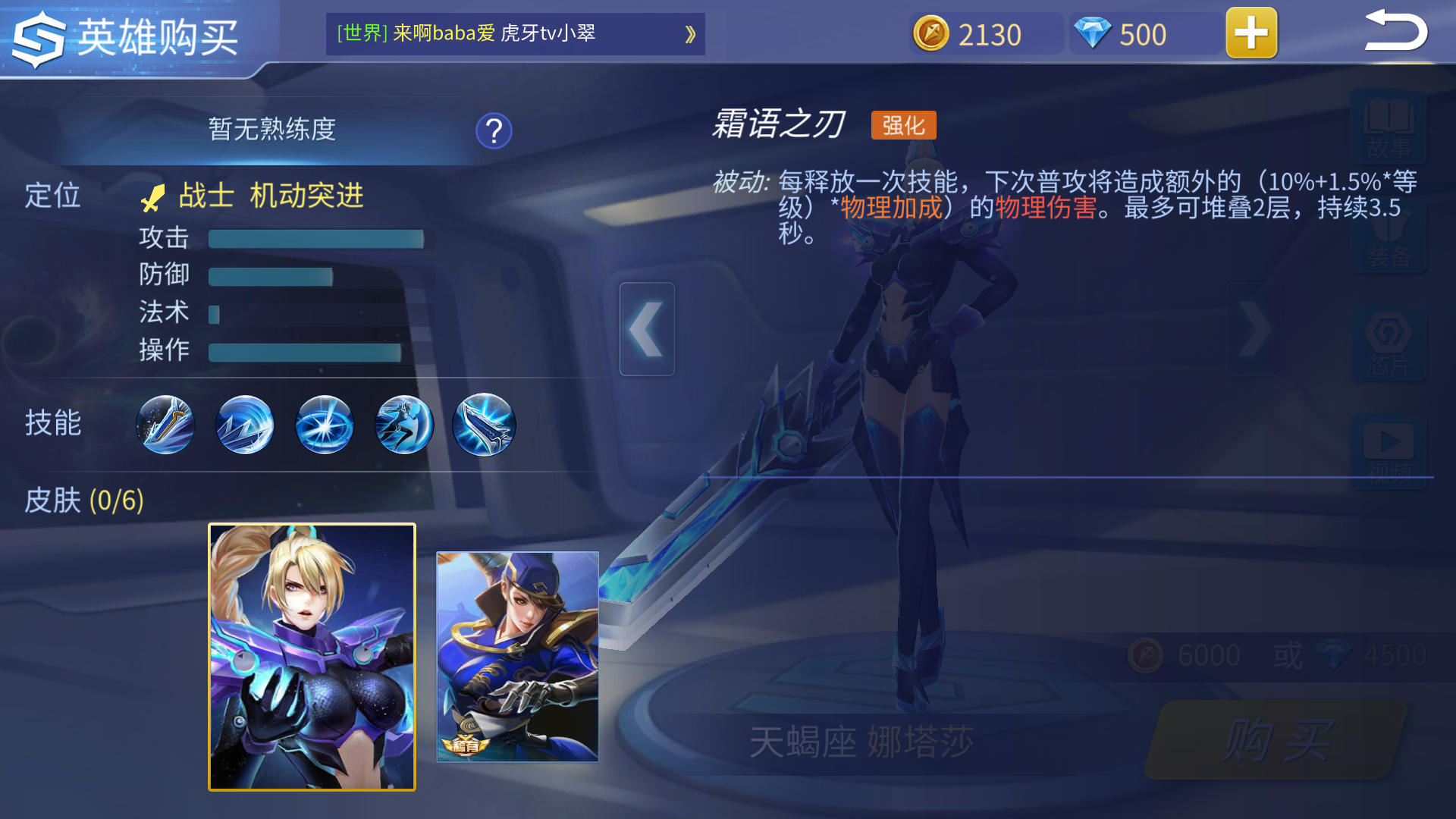
Task: View the second skill icon details
Action: pos(244,425)
